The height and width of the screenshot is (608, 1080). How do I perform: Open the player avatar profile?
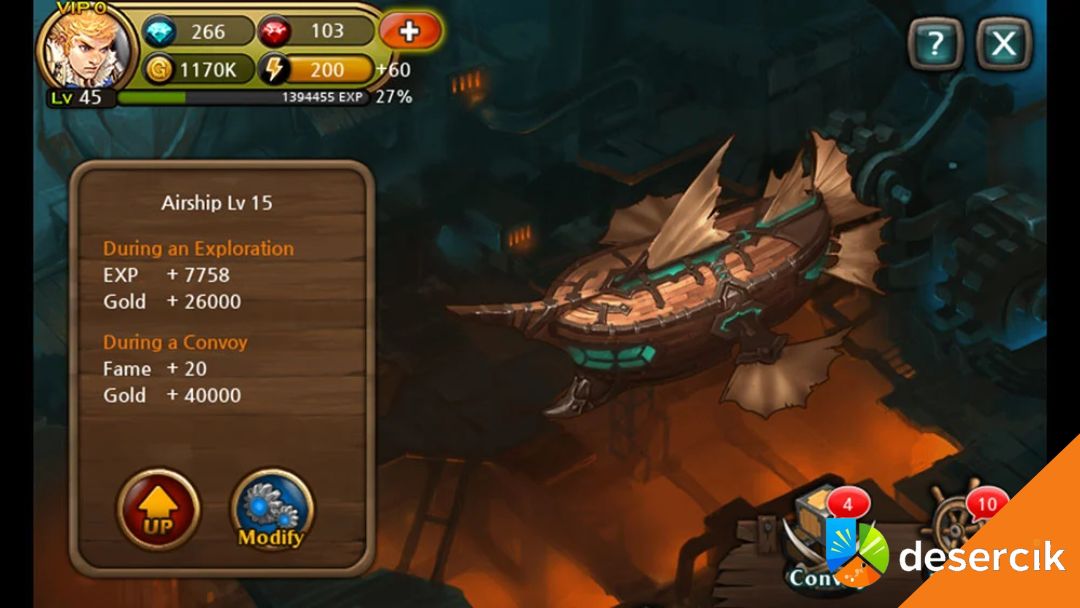pyautogui.click(x=86, y=48)
